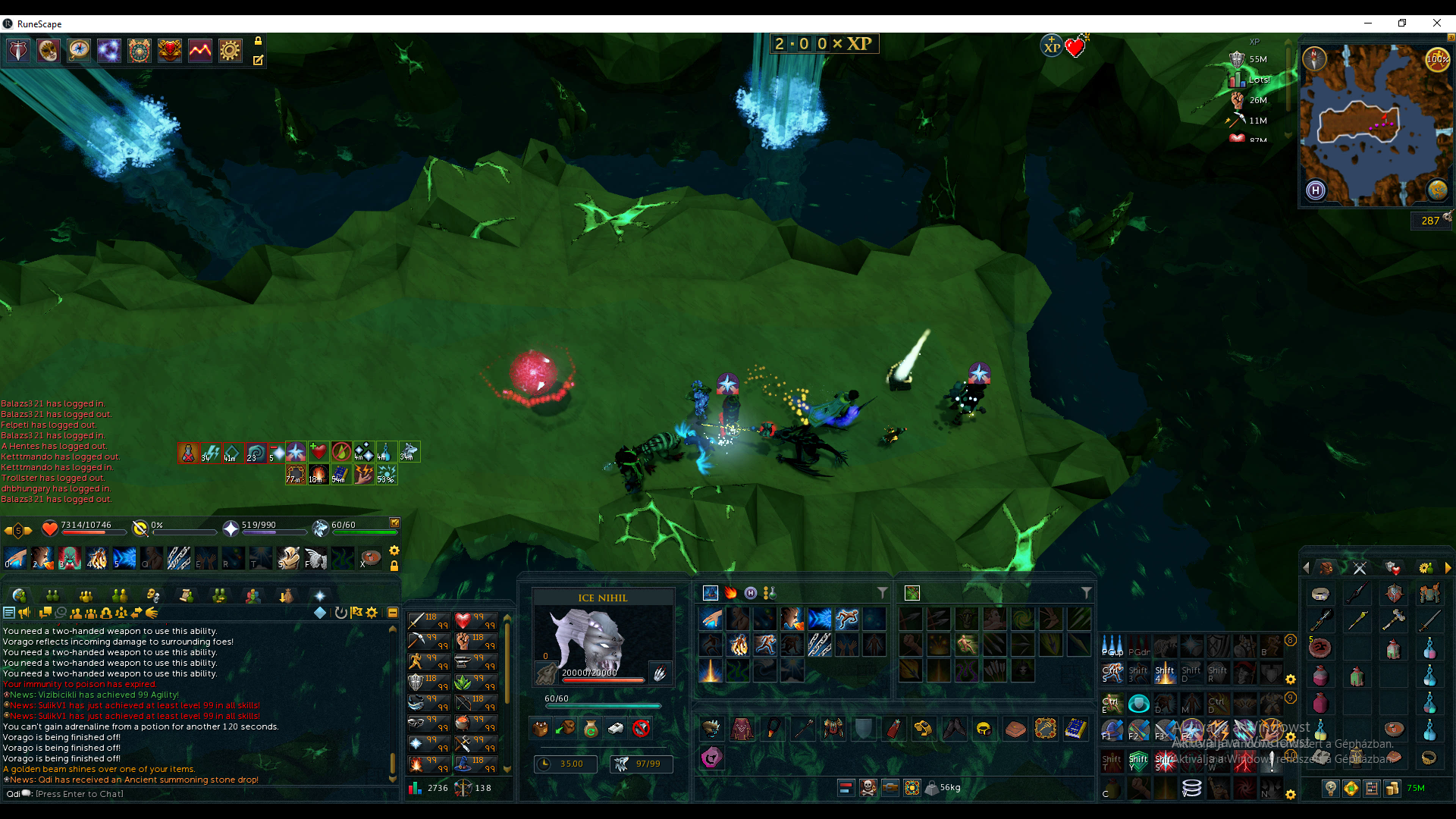
Task: Activate the chains ability on action bar
Action: click(179, 559)
